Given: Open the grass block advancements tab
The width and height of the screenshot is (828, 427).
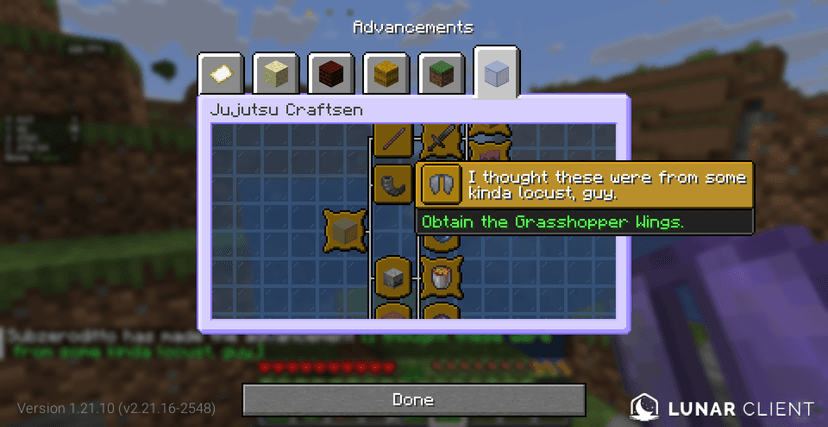Looking at the screenshot, I should [440, 74].
